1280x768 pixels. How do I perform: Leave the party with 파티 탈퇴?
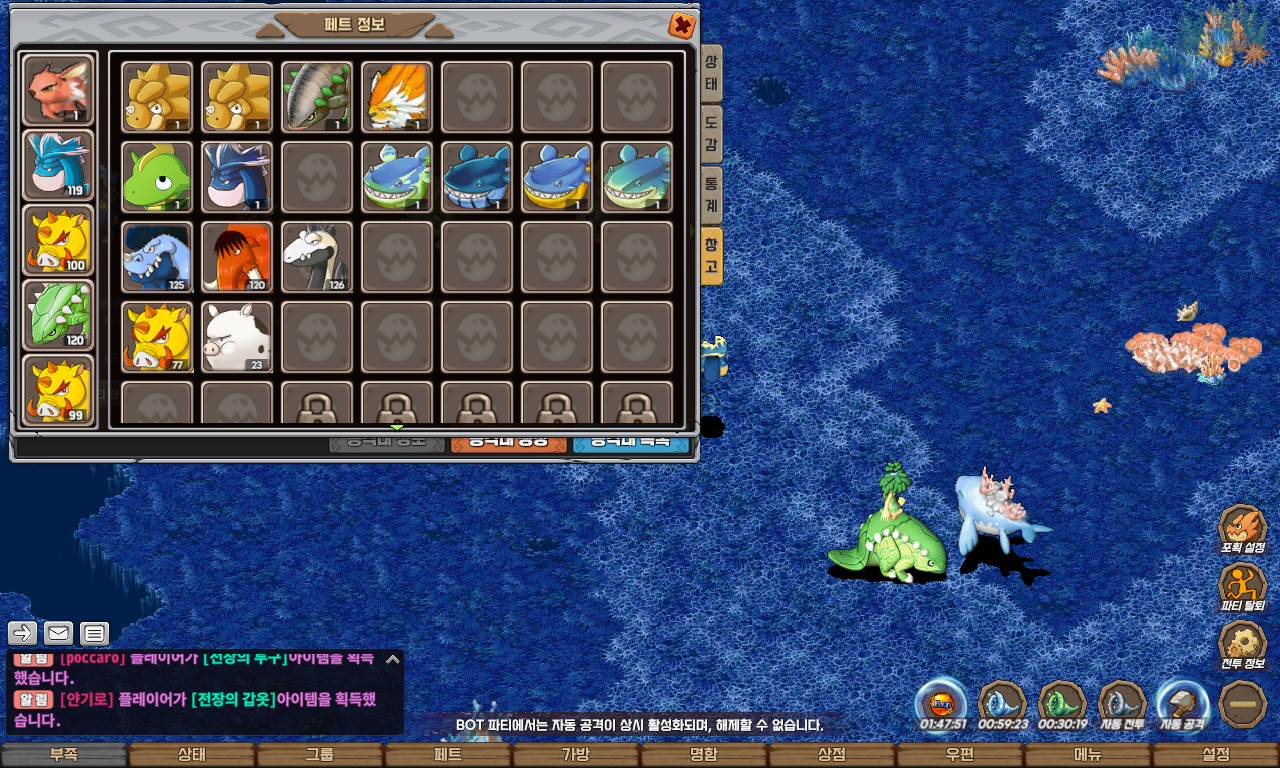click(x=1242, y=587)
